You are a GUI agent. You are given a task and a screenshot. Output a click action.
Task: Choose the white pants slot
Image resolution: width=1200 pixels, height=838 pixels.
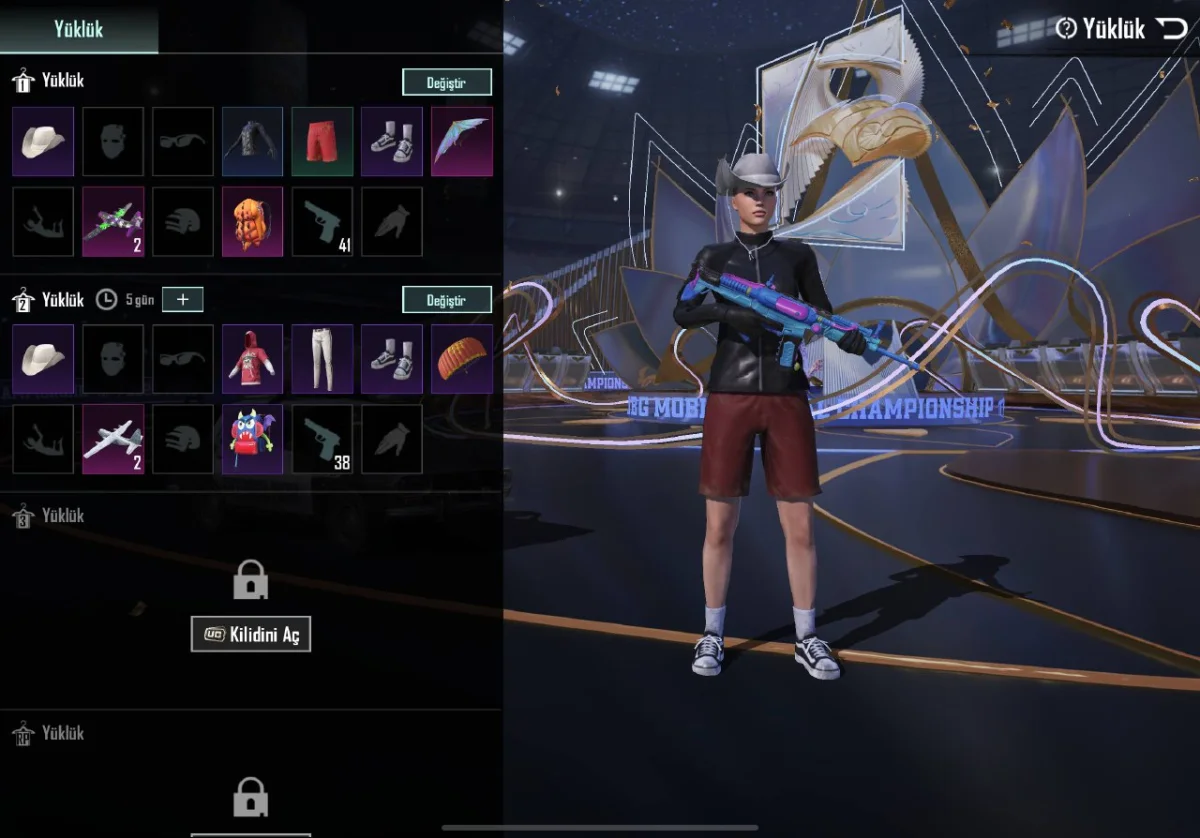pyautogui.click(x=322, y=359)
